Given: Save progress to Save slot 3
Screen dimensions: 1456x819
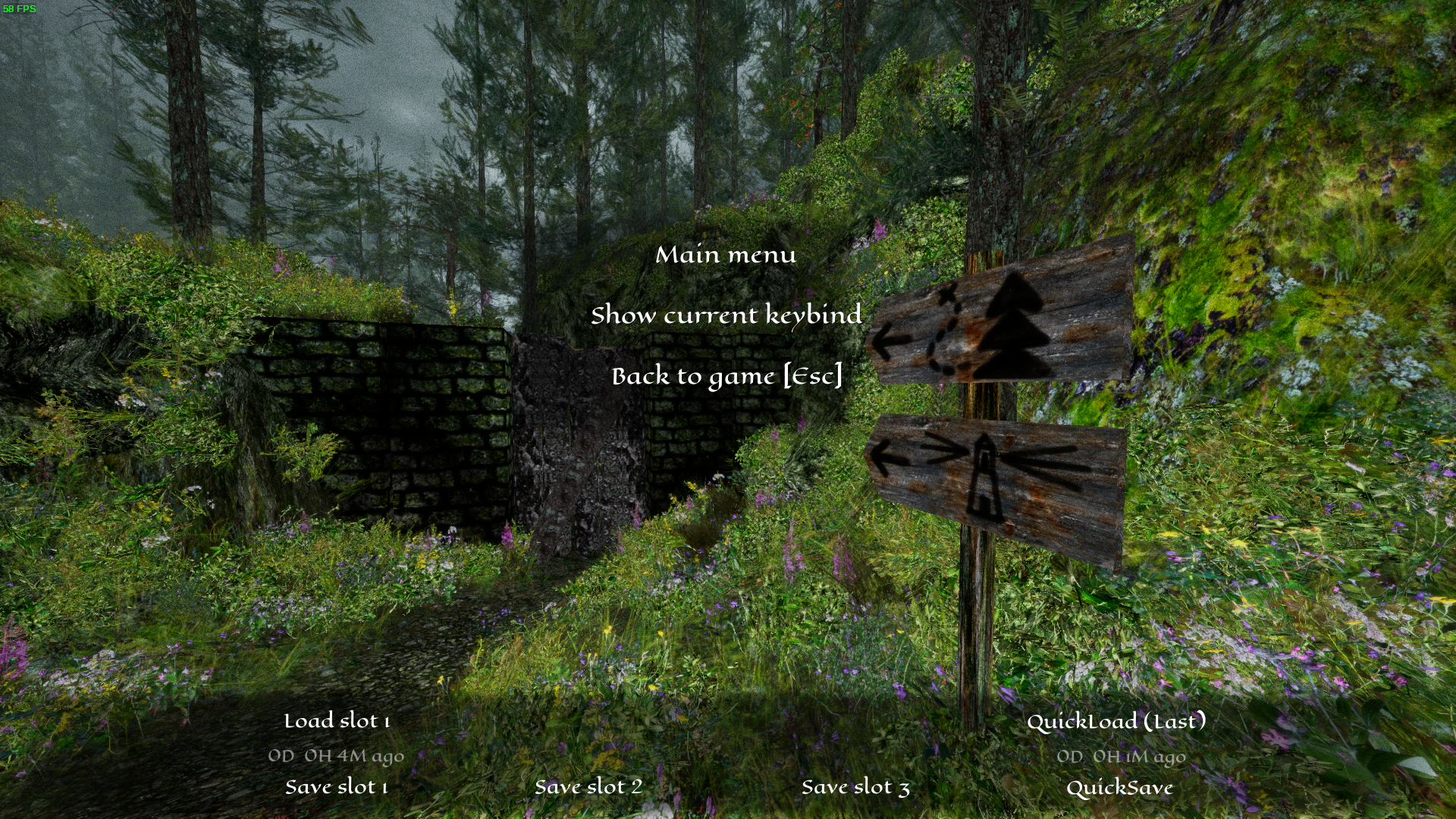Looking at the screenshot, I should (x=855, y=787).
